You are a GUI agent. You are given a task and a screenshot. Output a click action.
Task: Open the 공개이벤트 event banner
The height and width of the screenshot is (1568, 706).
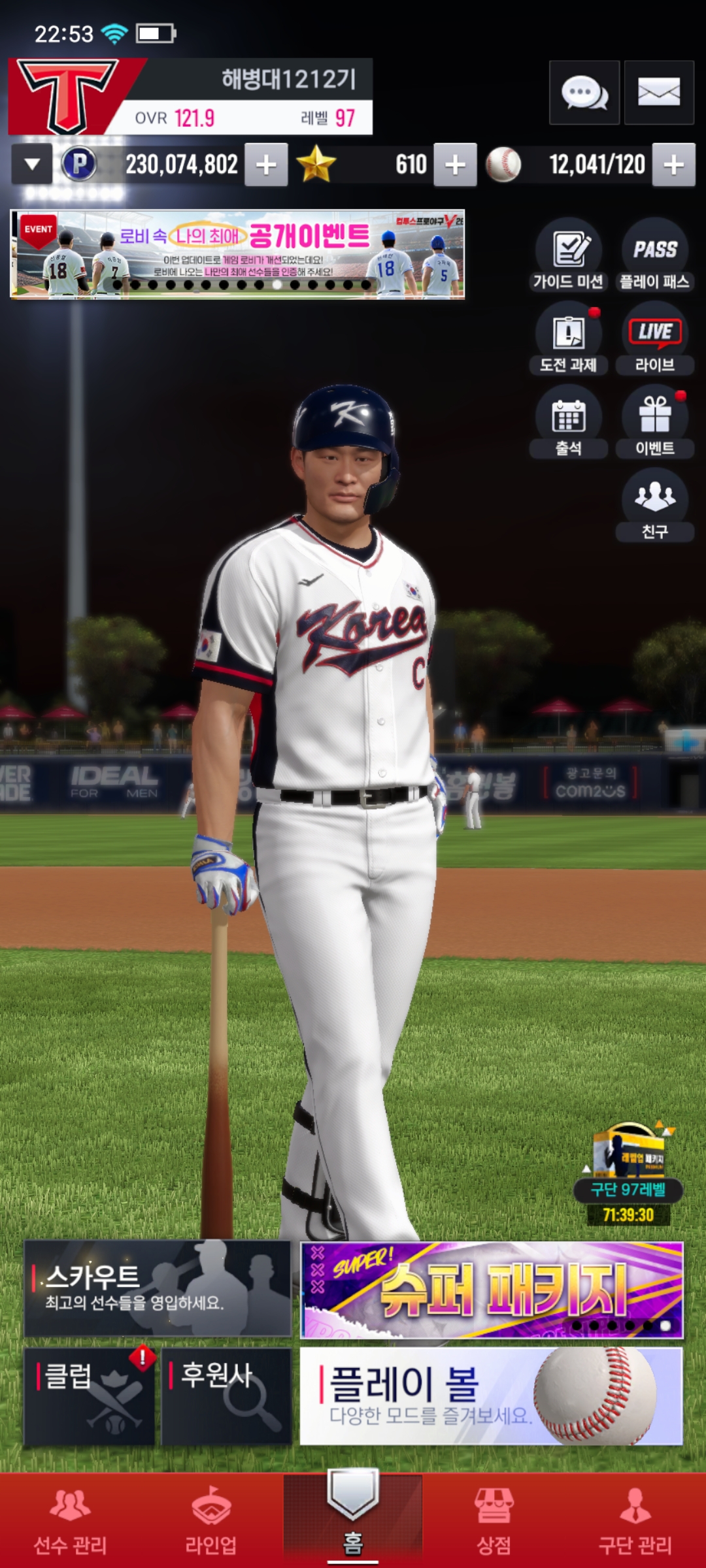(237, 254)
